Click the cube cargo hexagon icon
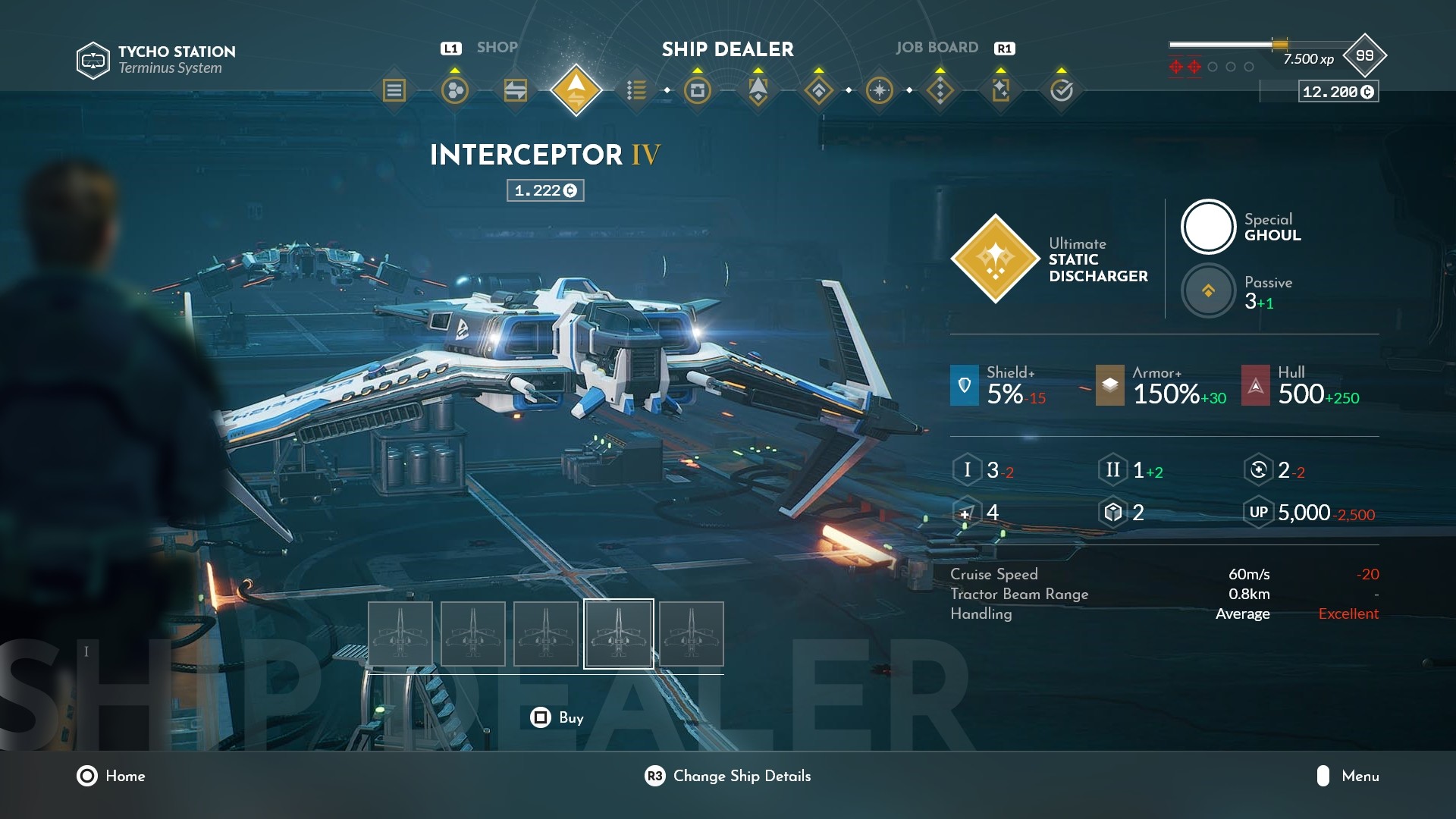Screen dimensions: 1456x819 pyautogui.click(x=1113, y=512)
